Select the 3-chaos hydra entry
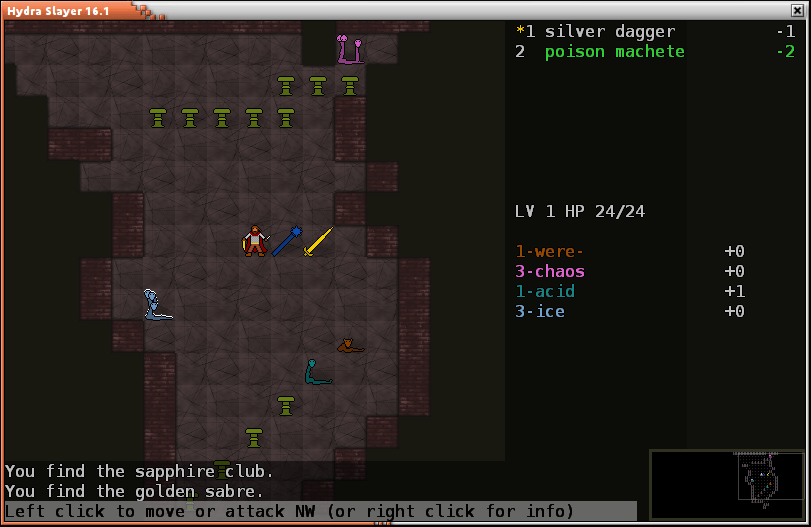Viewport: 811px width, 527px height. pyautogui.click(x=550, y=272)
